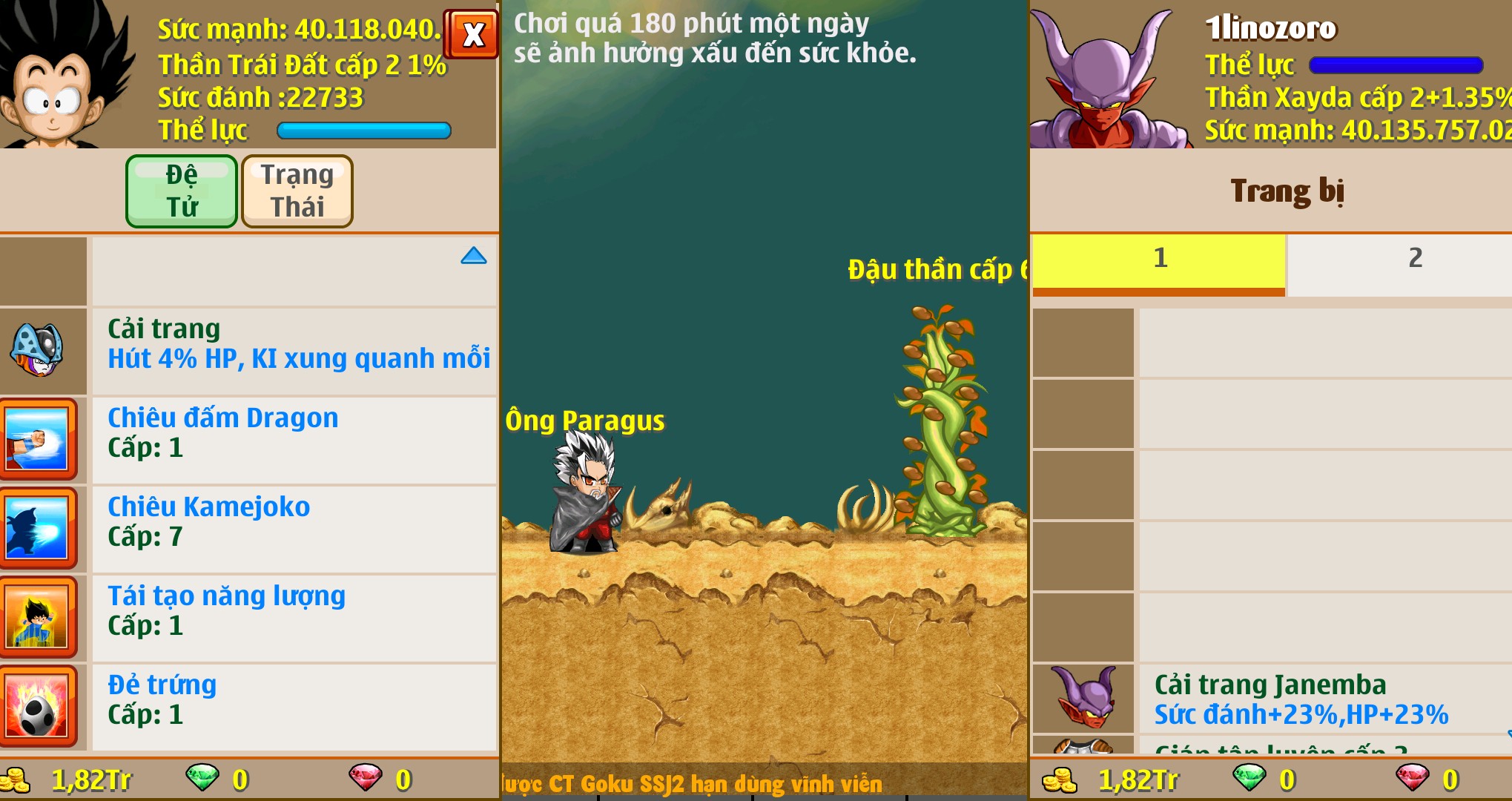Image resolution: width=1512 pixels, height=801 pixels.
Task: Select the Tái tạo năng lượng skill icon
Action: point(41,616)
